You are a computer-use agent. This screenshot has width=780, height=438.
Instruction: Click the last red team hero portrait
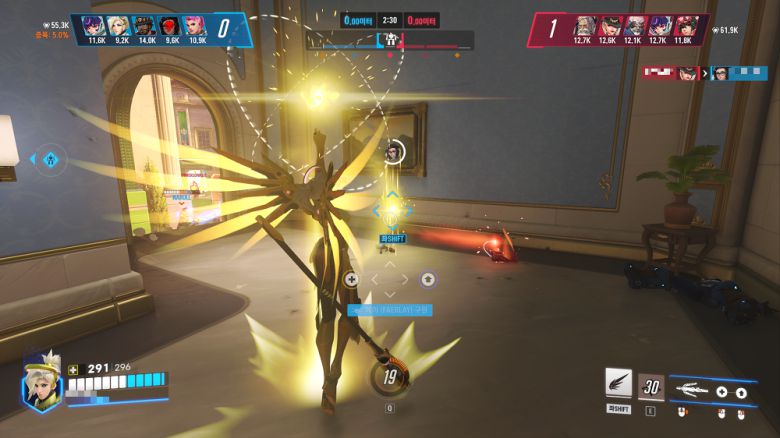686,25
